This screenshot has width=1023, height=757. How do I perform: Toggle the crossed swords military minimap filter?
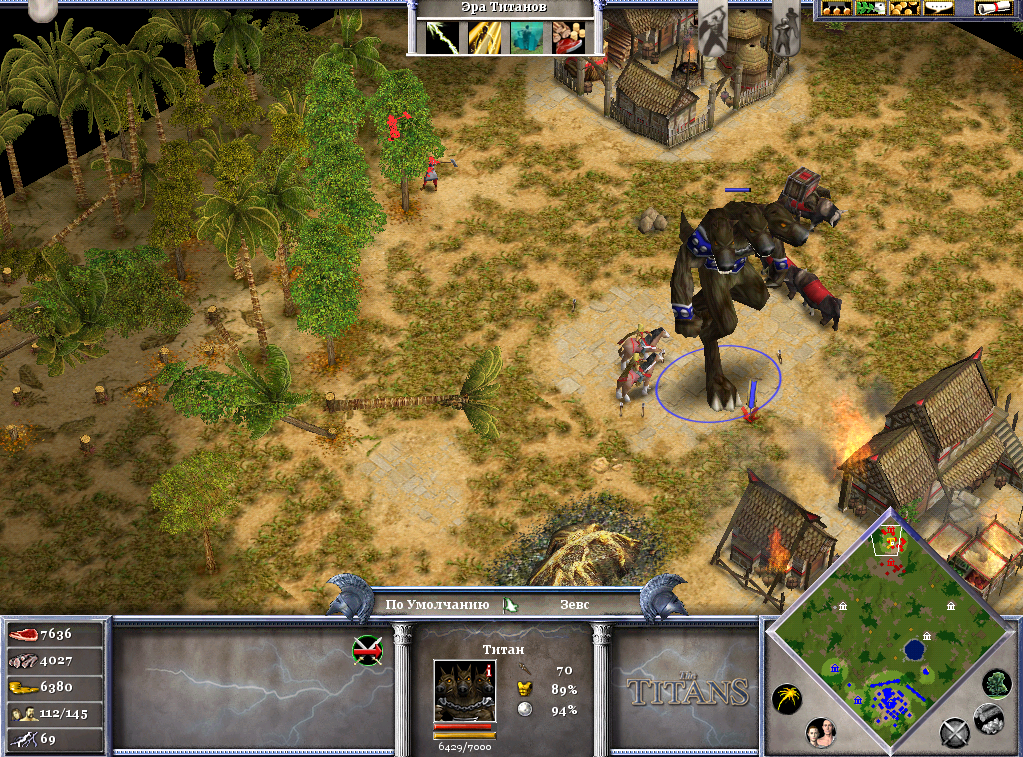(x=954, y=733)
